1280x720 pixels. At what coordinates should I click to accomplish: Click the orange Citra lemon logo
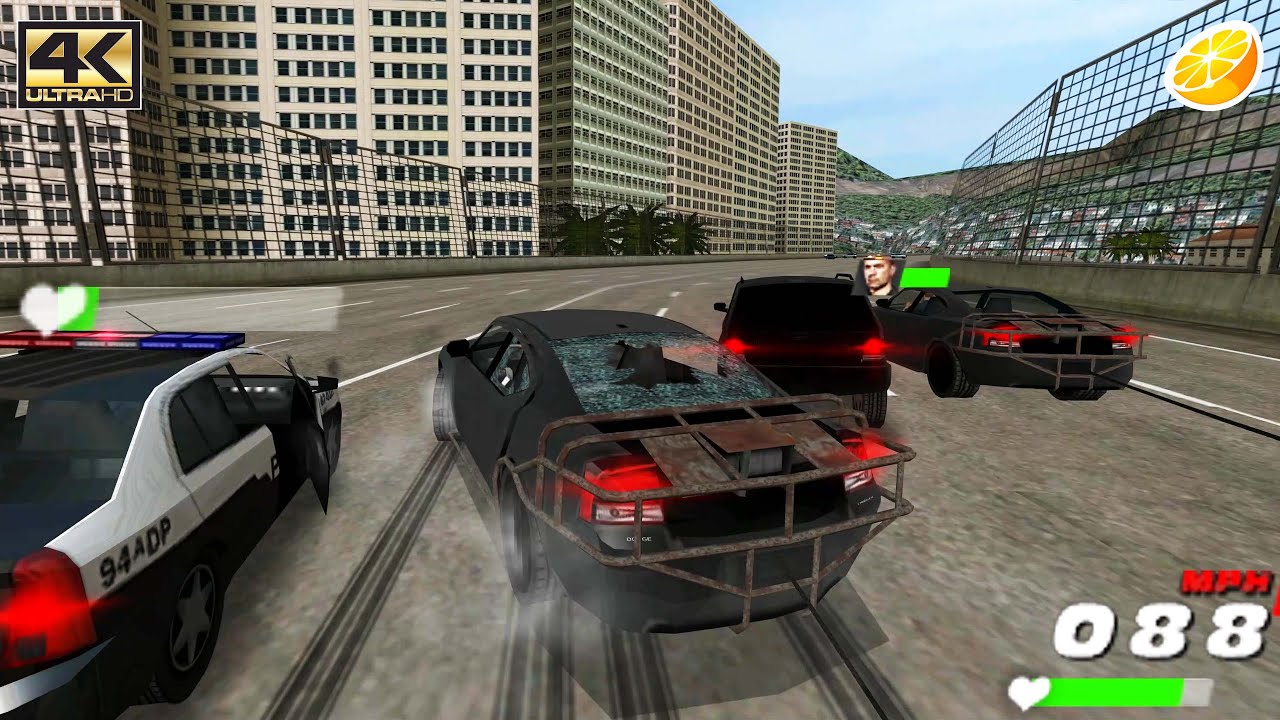(x=1214, y=65)
